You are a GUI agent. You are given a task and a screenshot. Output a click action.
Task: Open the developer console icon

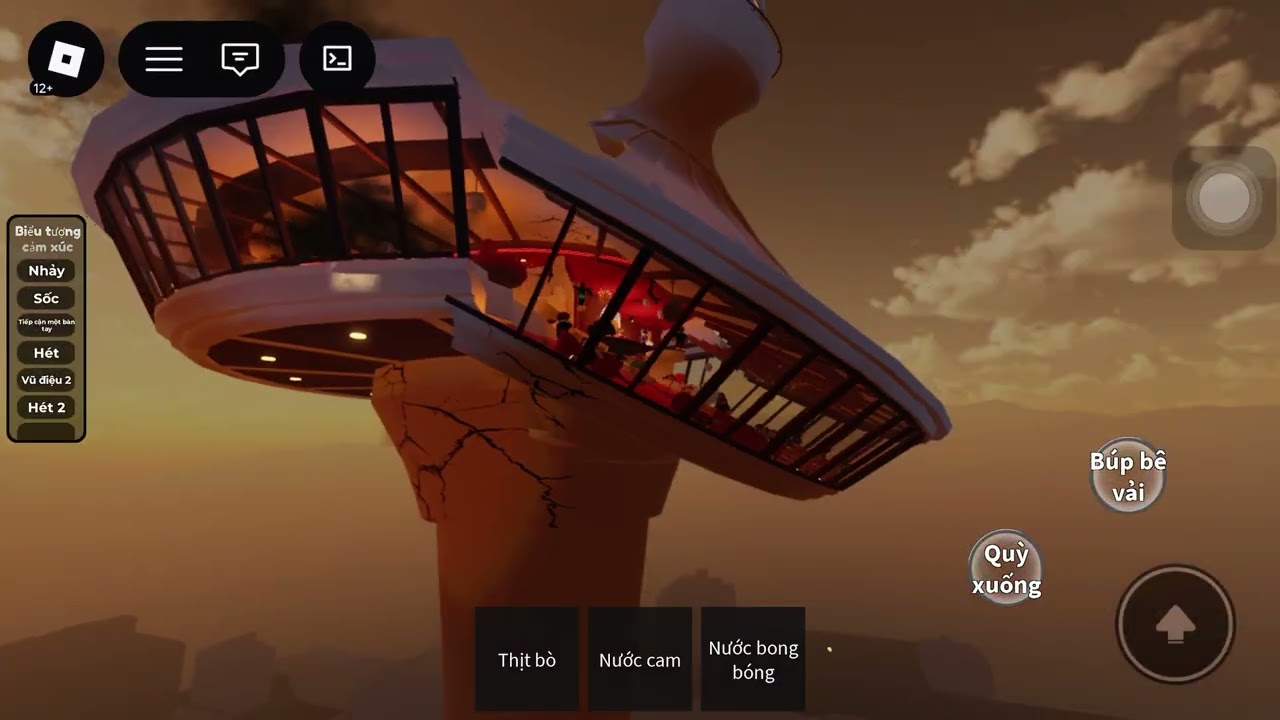338,60
